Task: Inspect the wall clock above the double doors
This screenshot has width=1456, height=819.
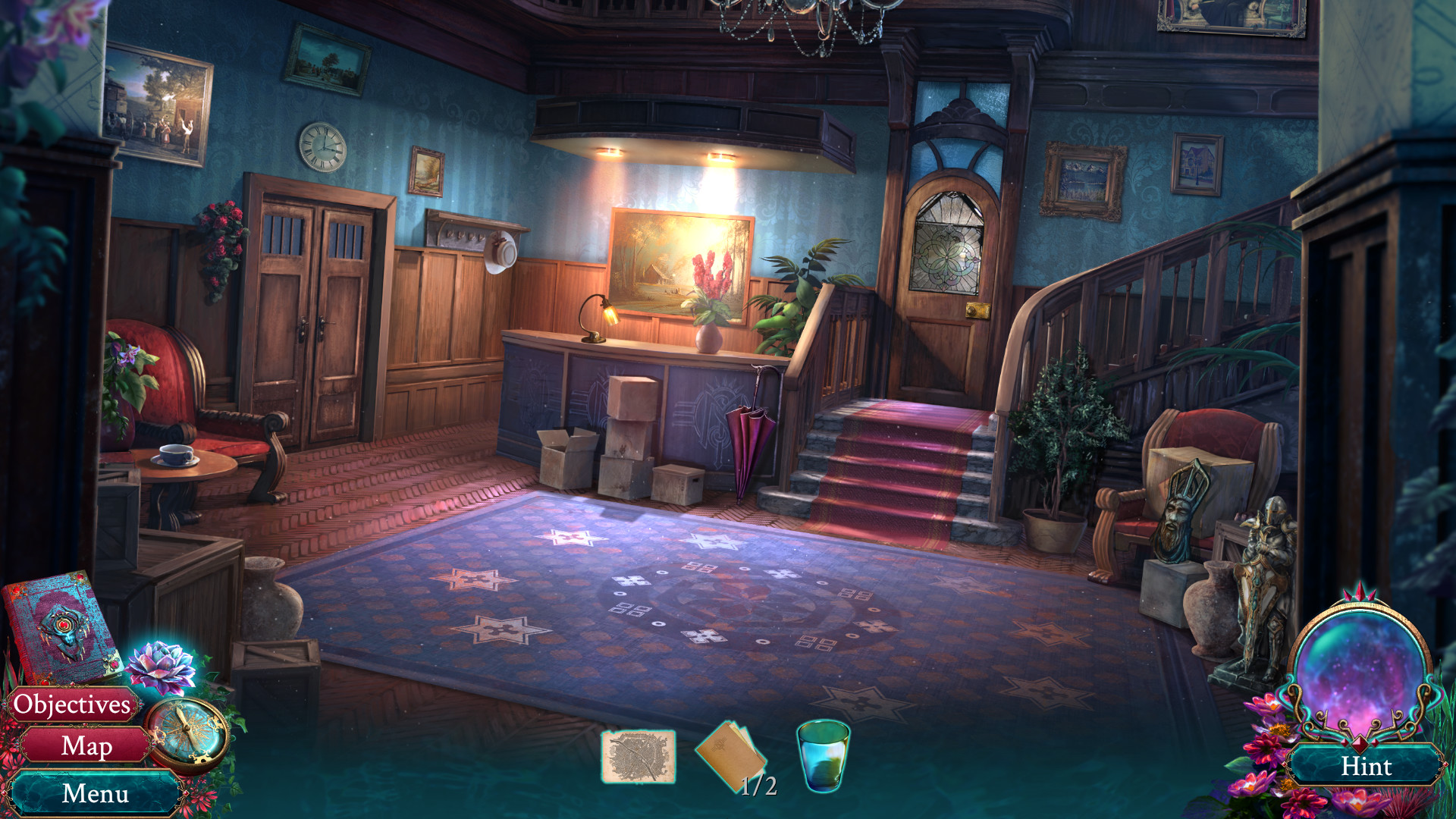Action: [322, 149]
